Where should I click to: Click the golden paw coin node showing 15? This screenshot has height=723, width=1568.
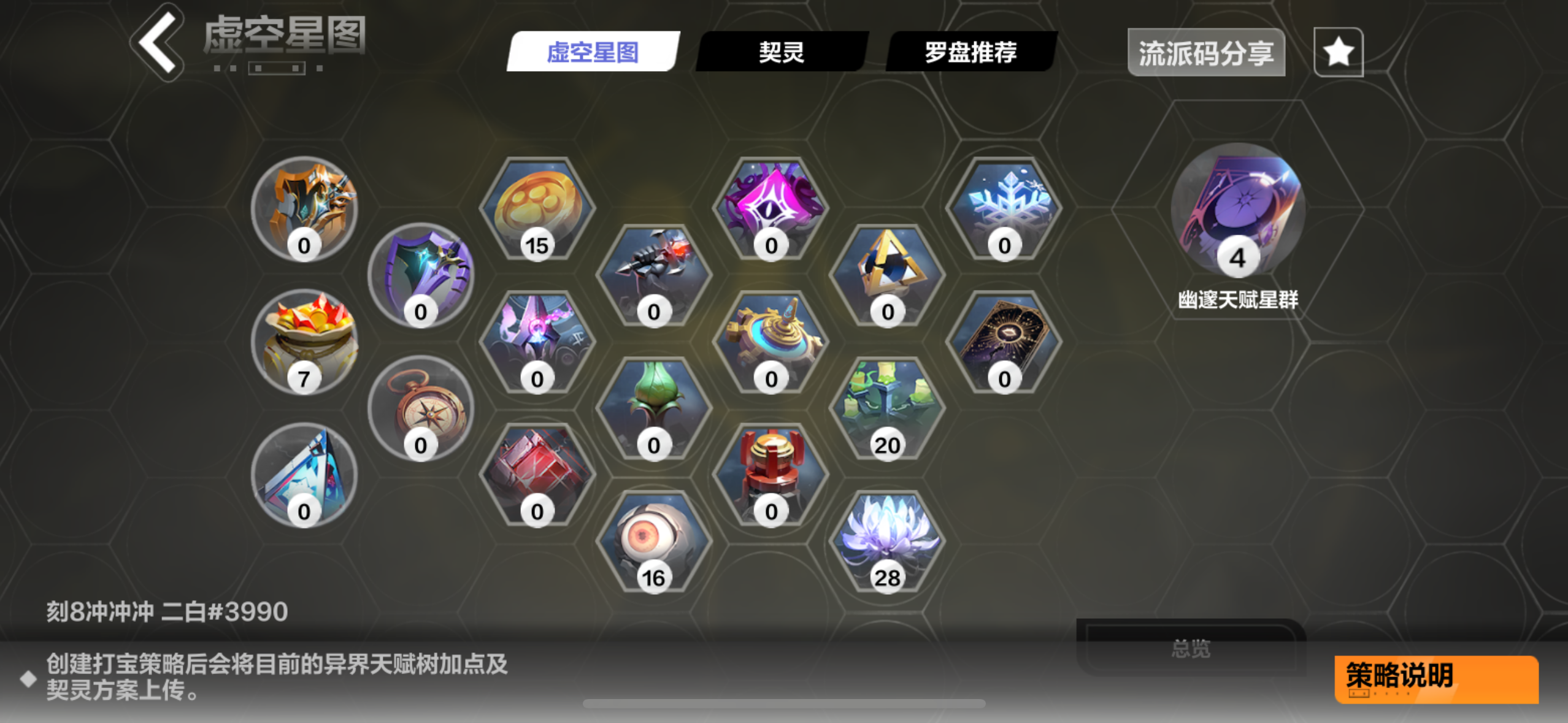click(x=537, y=208)
